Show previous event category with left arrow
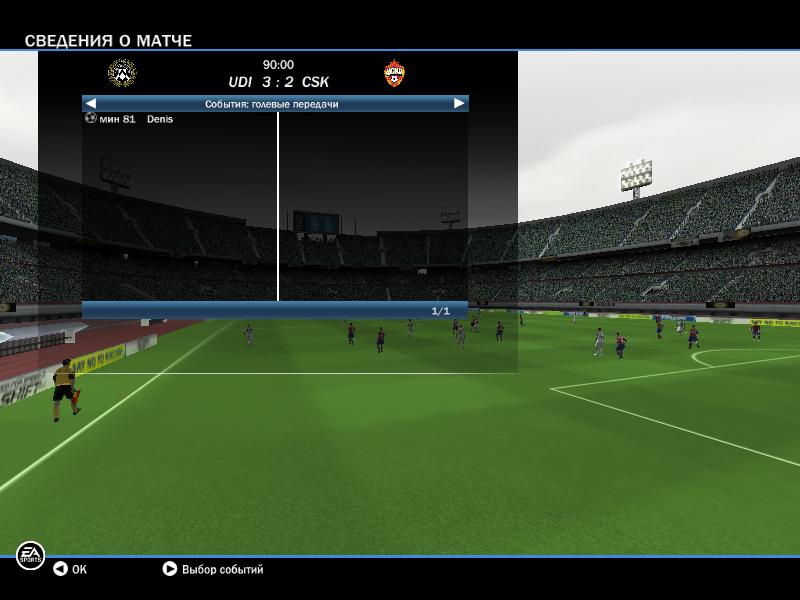Screen dimensions: 800x600 [x=91, y=103]
